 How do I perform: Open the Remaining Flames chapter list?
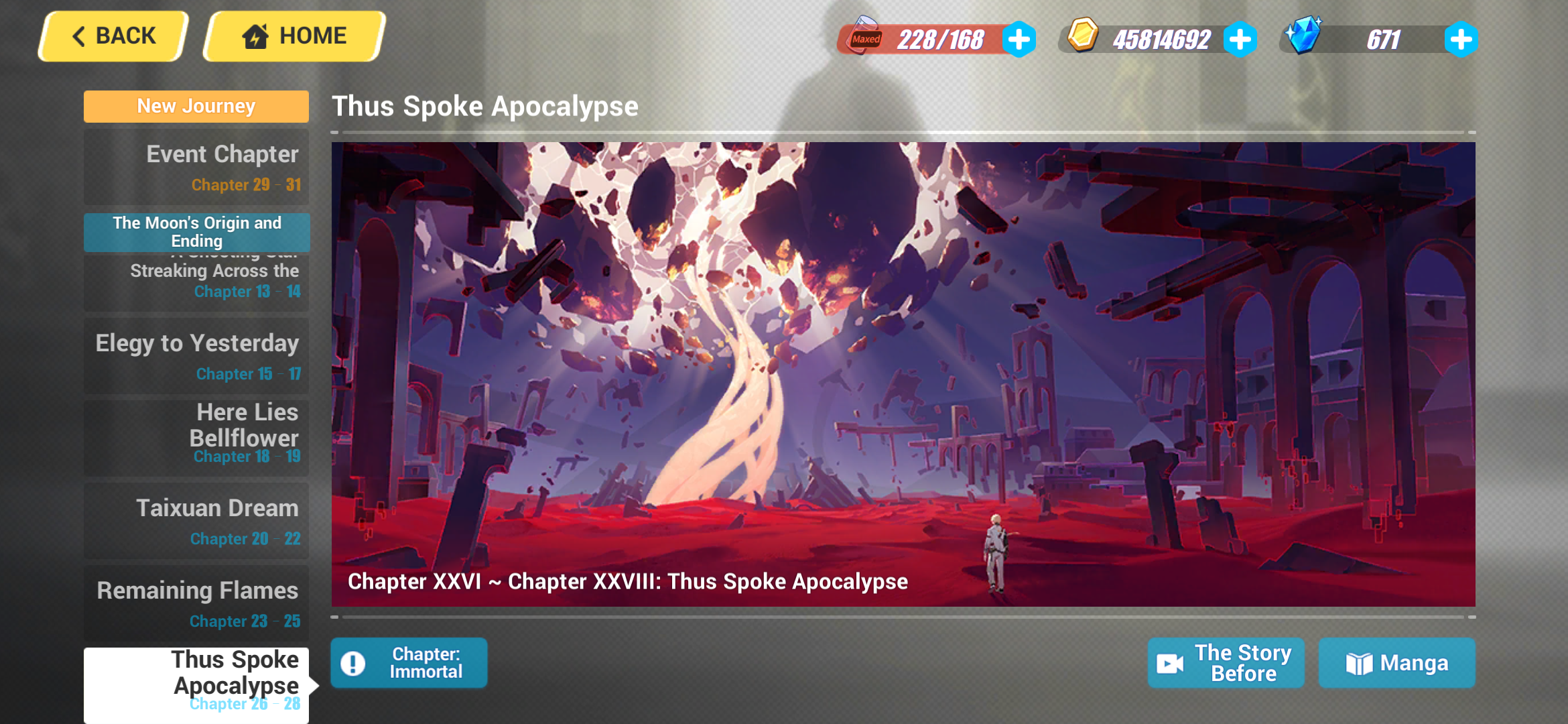tap(196, 602)
